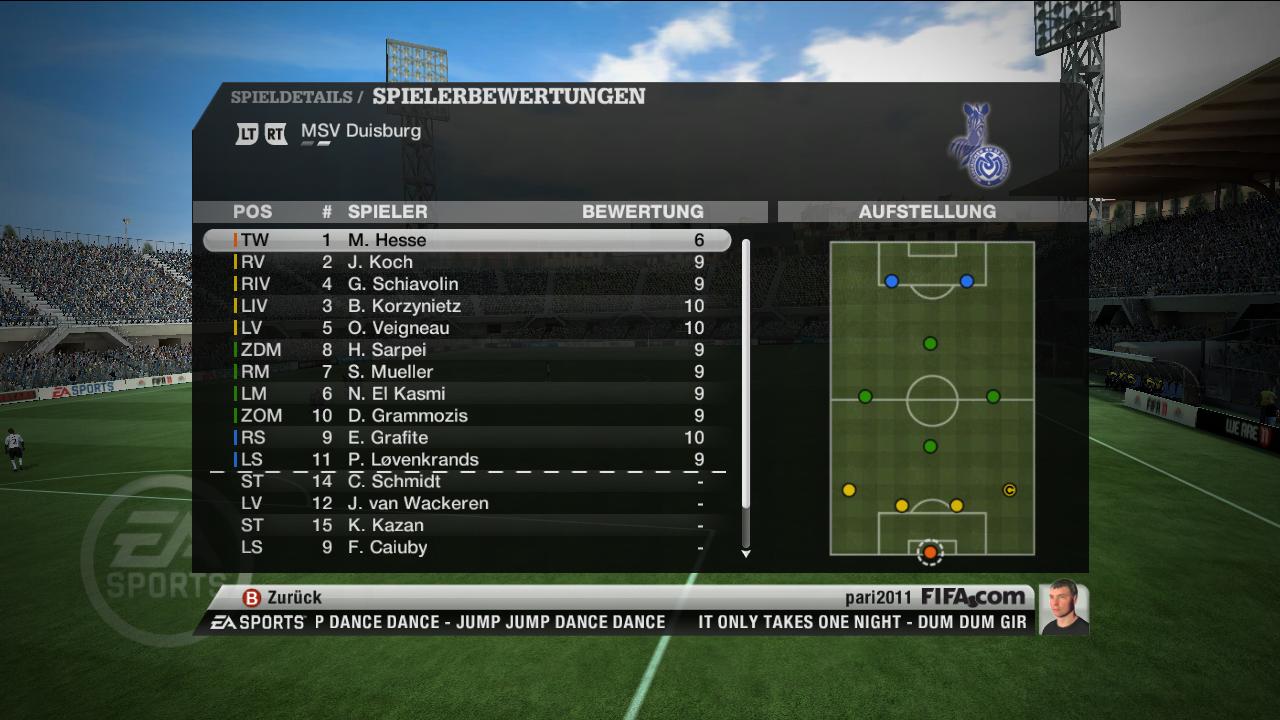This screenshot has width=1280, height=720.
Task: Pick B. Korzynietz from the list
Action: pos(467,306)
